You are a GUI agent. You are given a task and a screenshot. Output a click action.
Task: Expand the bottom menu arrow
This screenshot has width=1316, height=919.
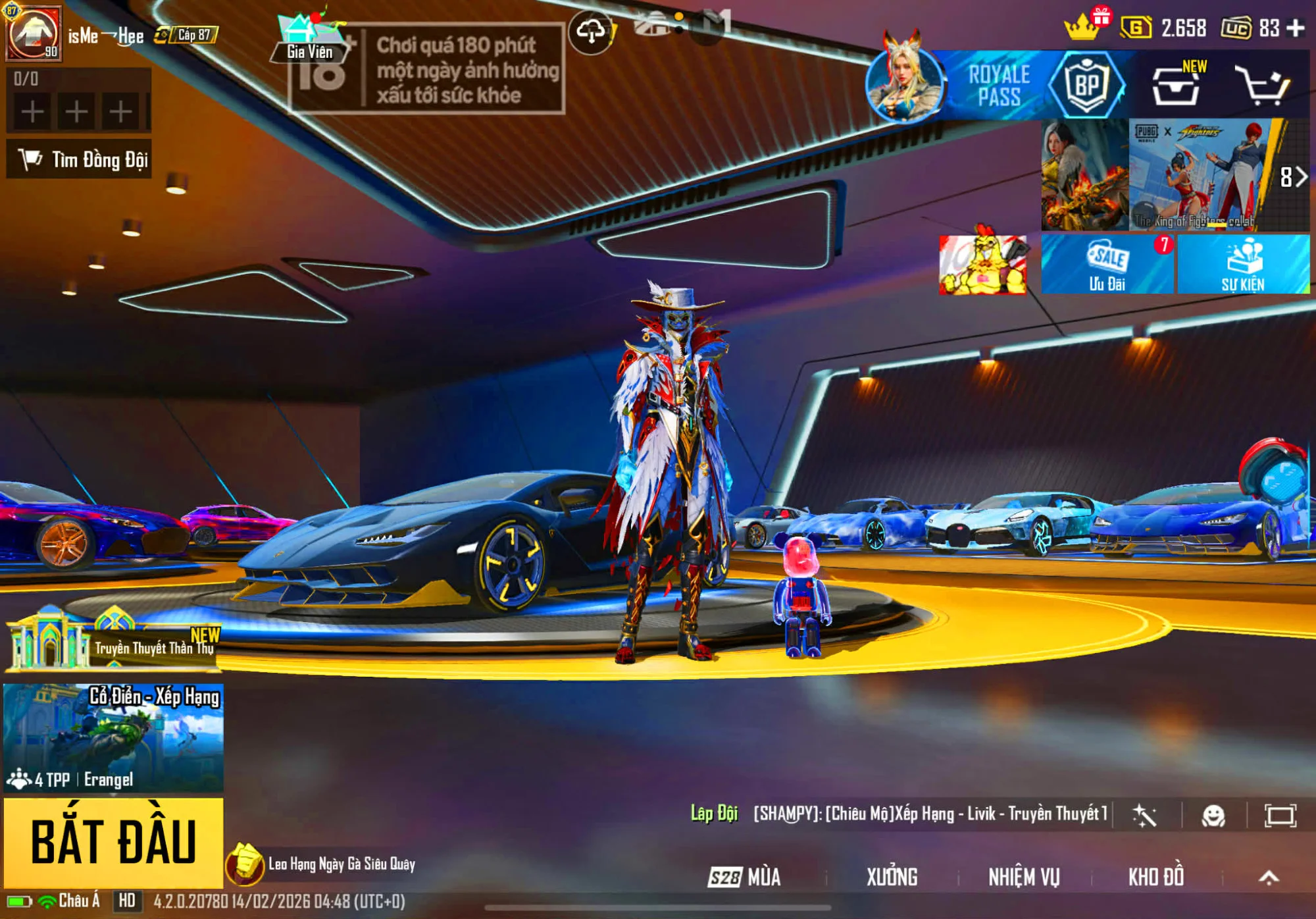point(1269,877)
